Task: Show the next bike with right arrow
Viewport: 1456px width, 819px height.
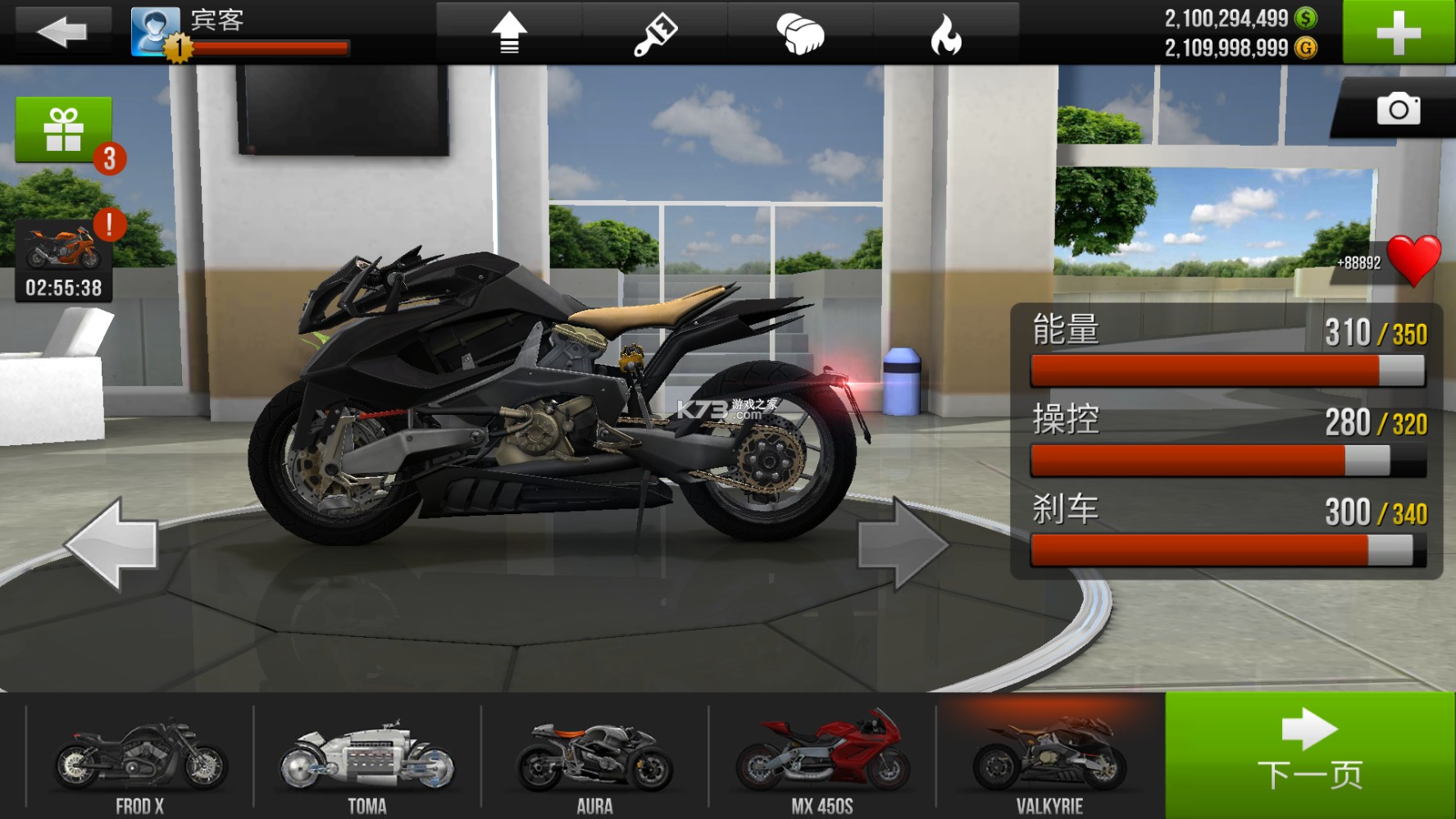Action: (x=903, y=544)
